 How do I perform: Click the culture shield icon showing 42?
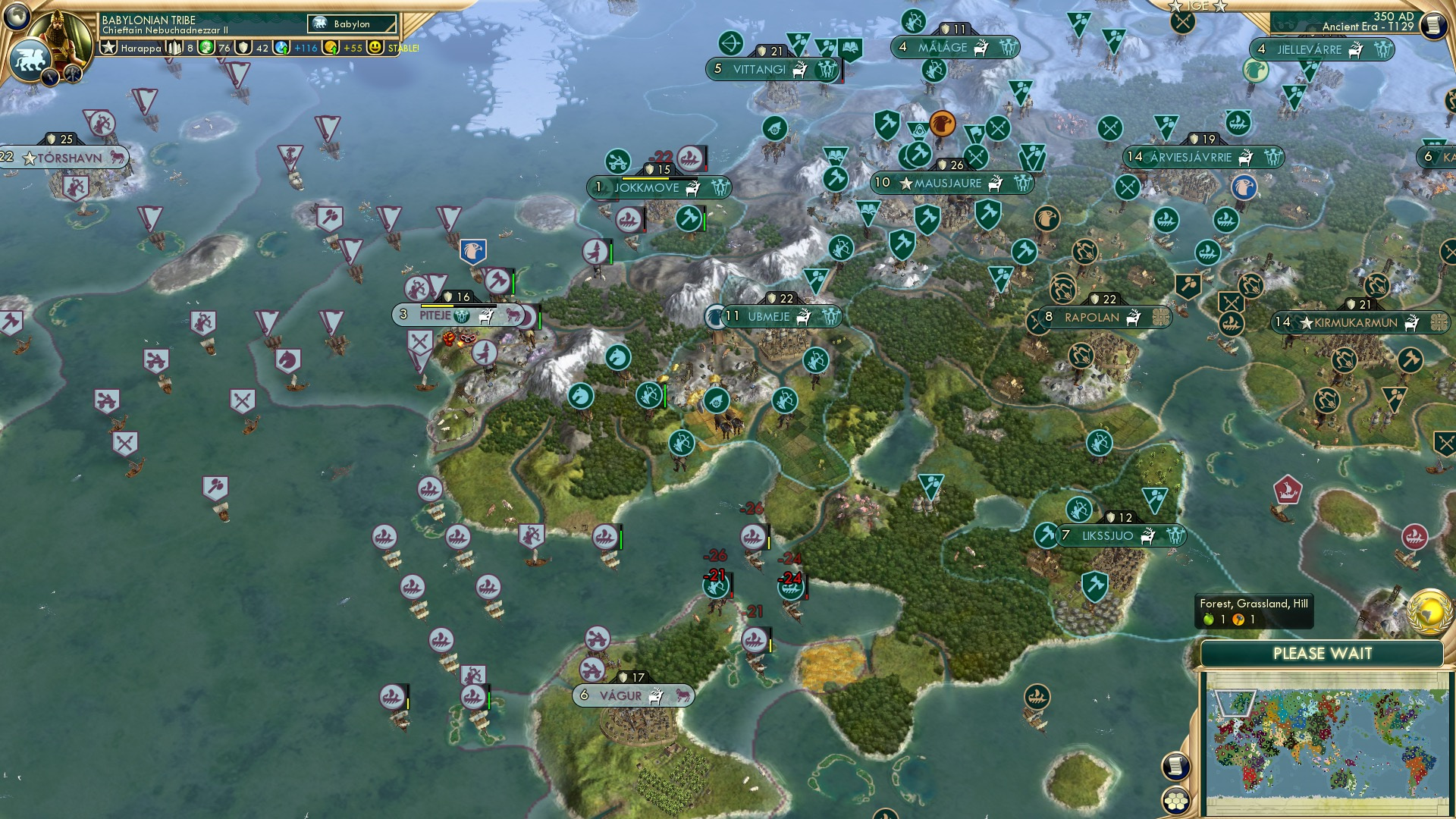pos(244,49)
